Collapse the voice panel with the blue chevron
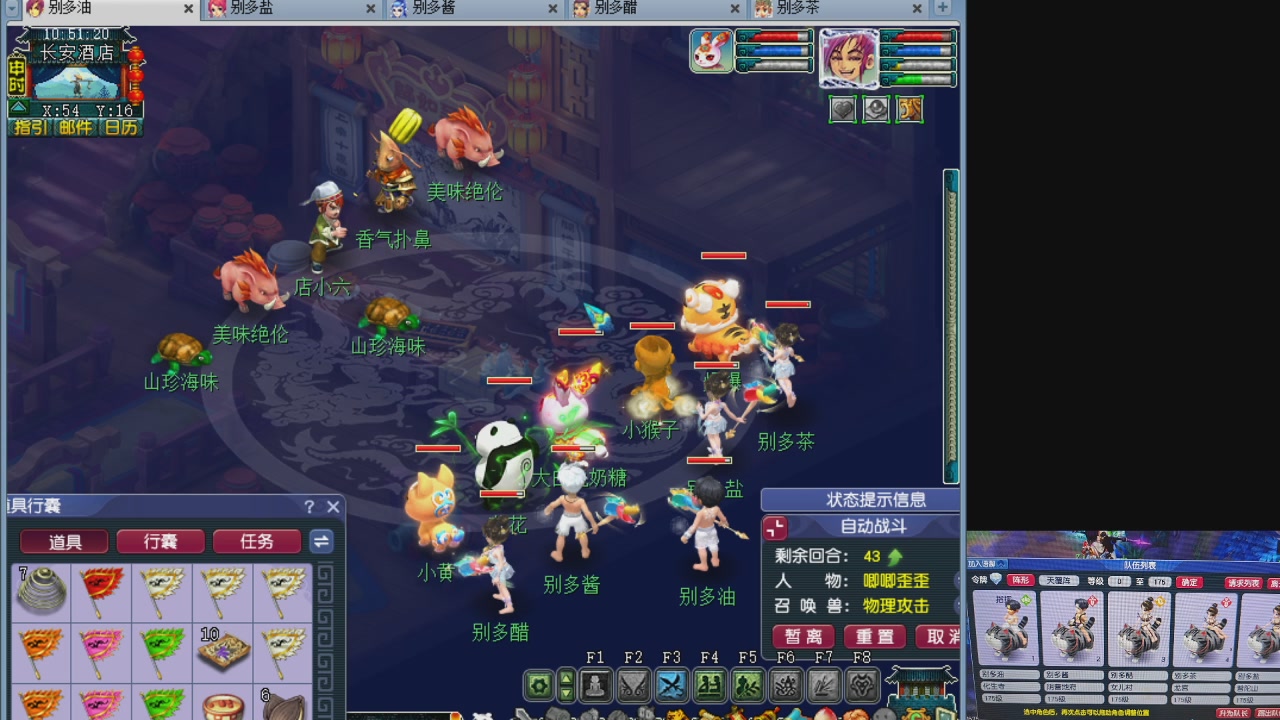Viewport: 1280px width, 720px height. coord(1001,564)
